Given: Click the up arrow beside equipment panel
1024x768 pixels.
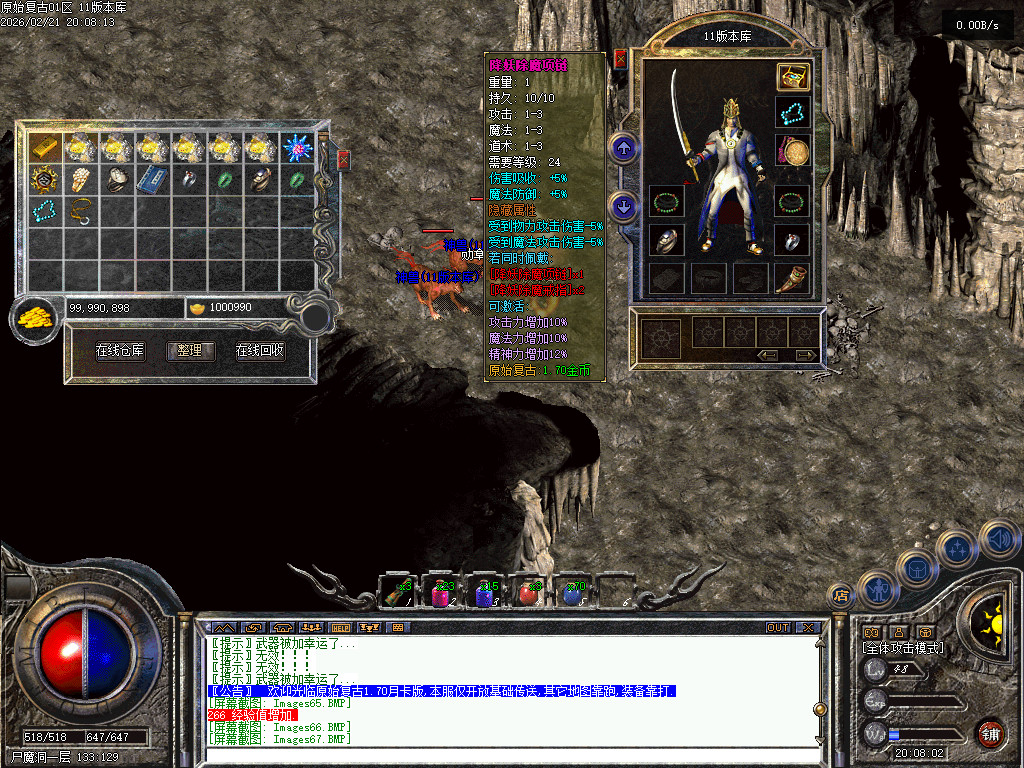Looking at the screenshot, I should (624, 149).
